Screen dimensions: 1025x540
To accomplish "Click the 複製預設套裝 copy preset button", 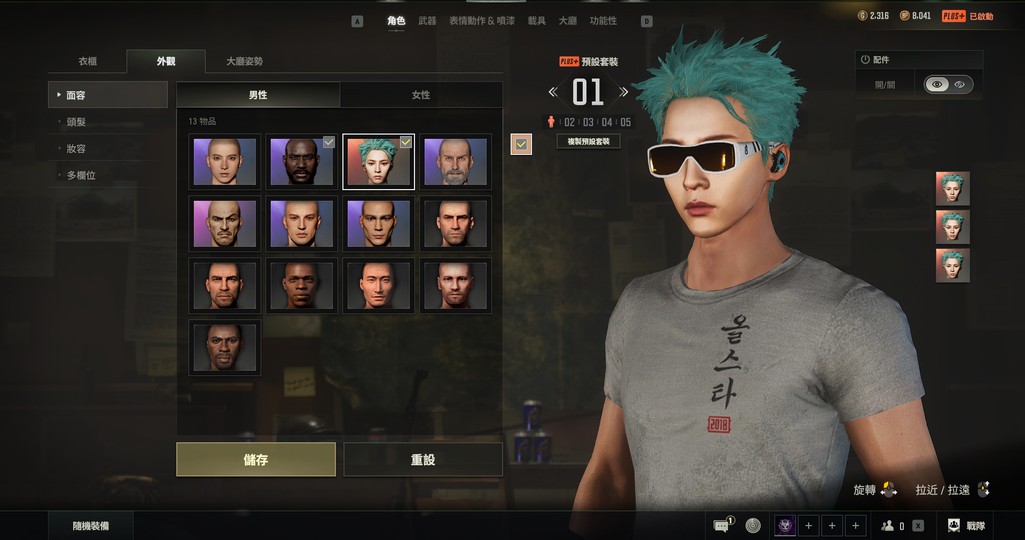I will tap(589, 141).
